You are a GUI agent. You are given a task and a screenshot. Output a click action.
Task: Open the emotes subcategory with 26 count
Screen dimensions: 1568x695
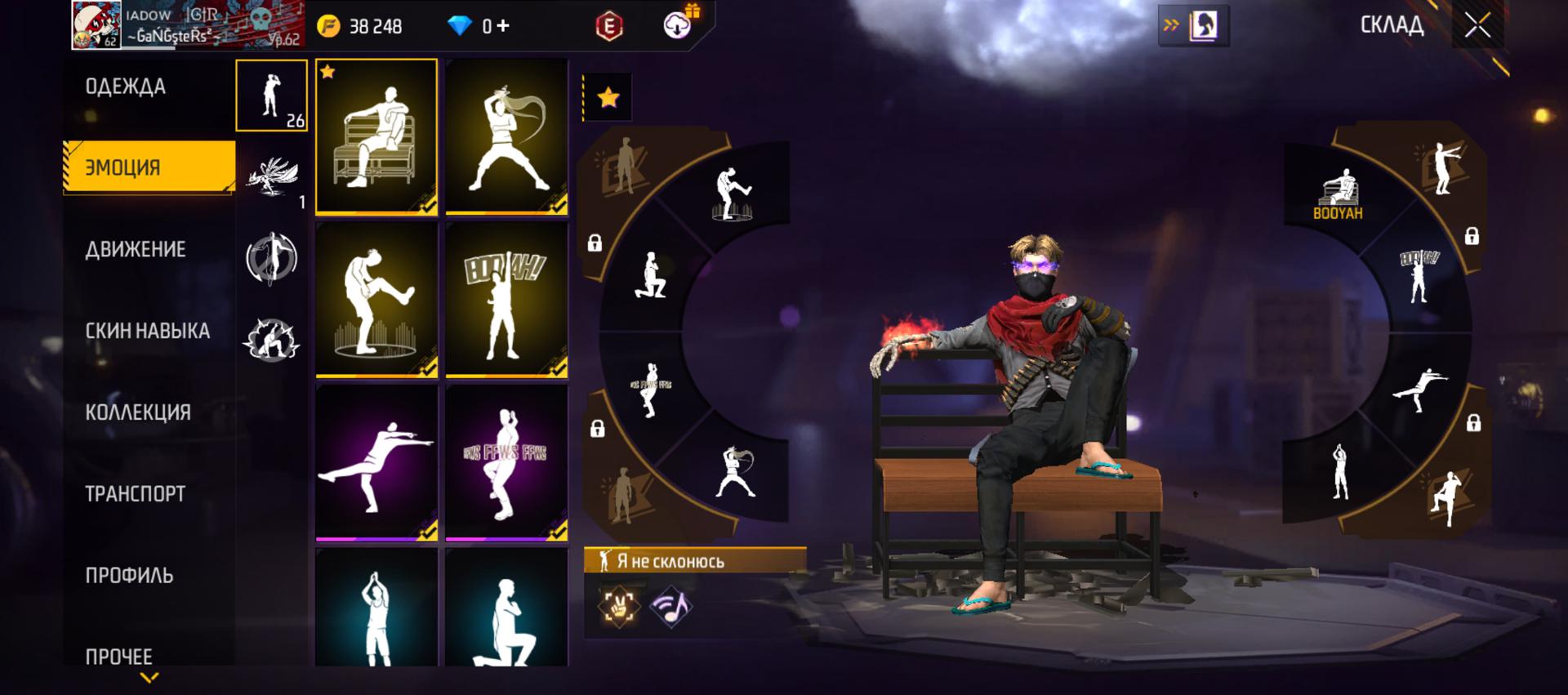(272, 96)
